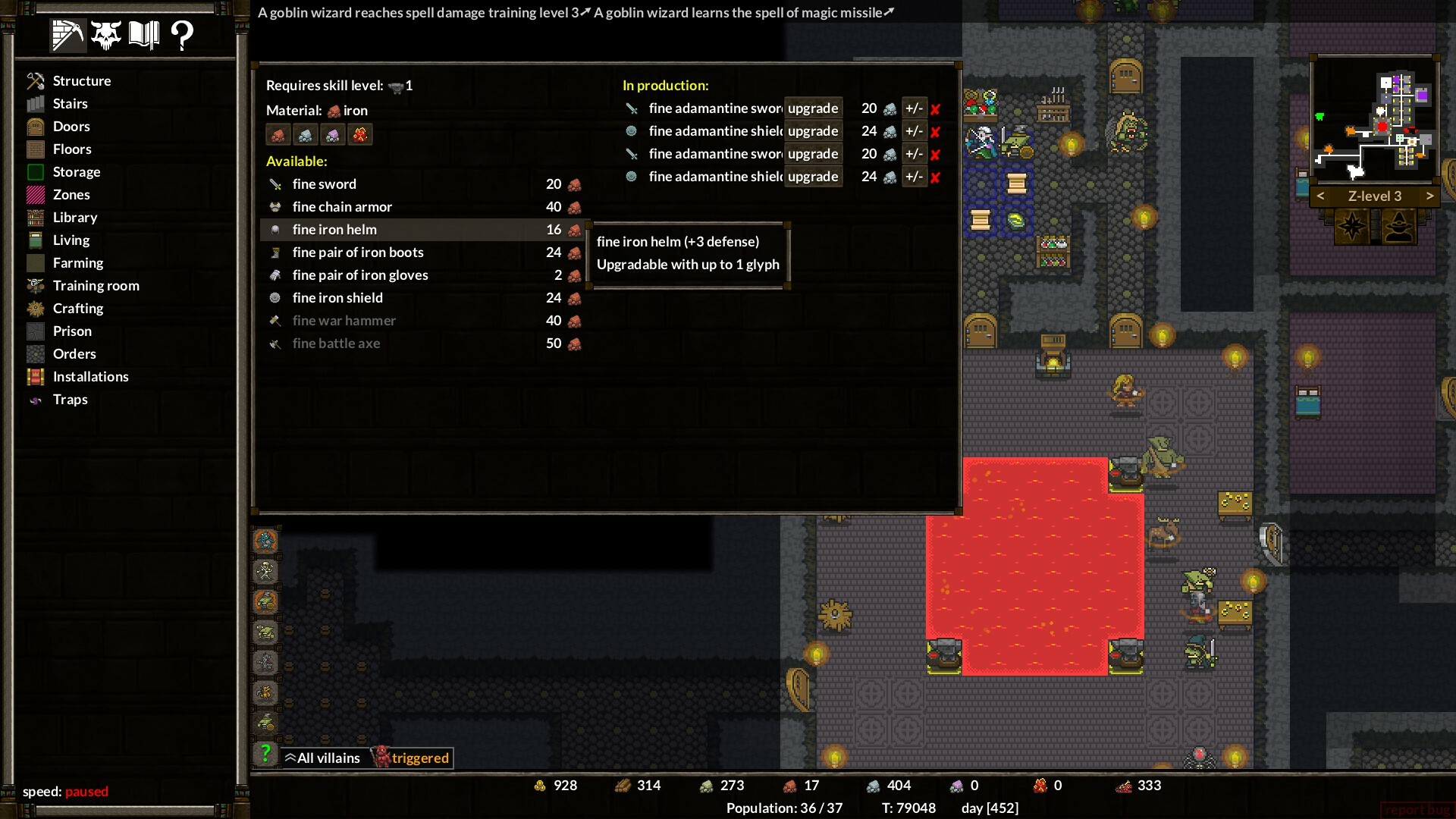This screenshot has height=819, width=1456.
Task: Go to the next Z-level
Action: (1429, 196)
